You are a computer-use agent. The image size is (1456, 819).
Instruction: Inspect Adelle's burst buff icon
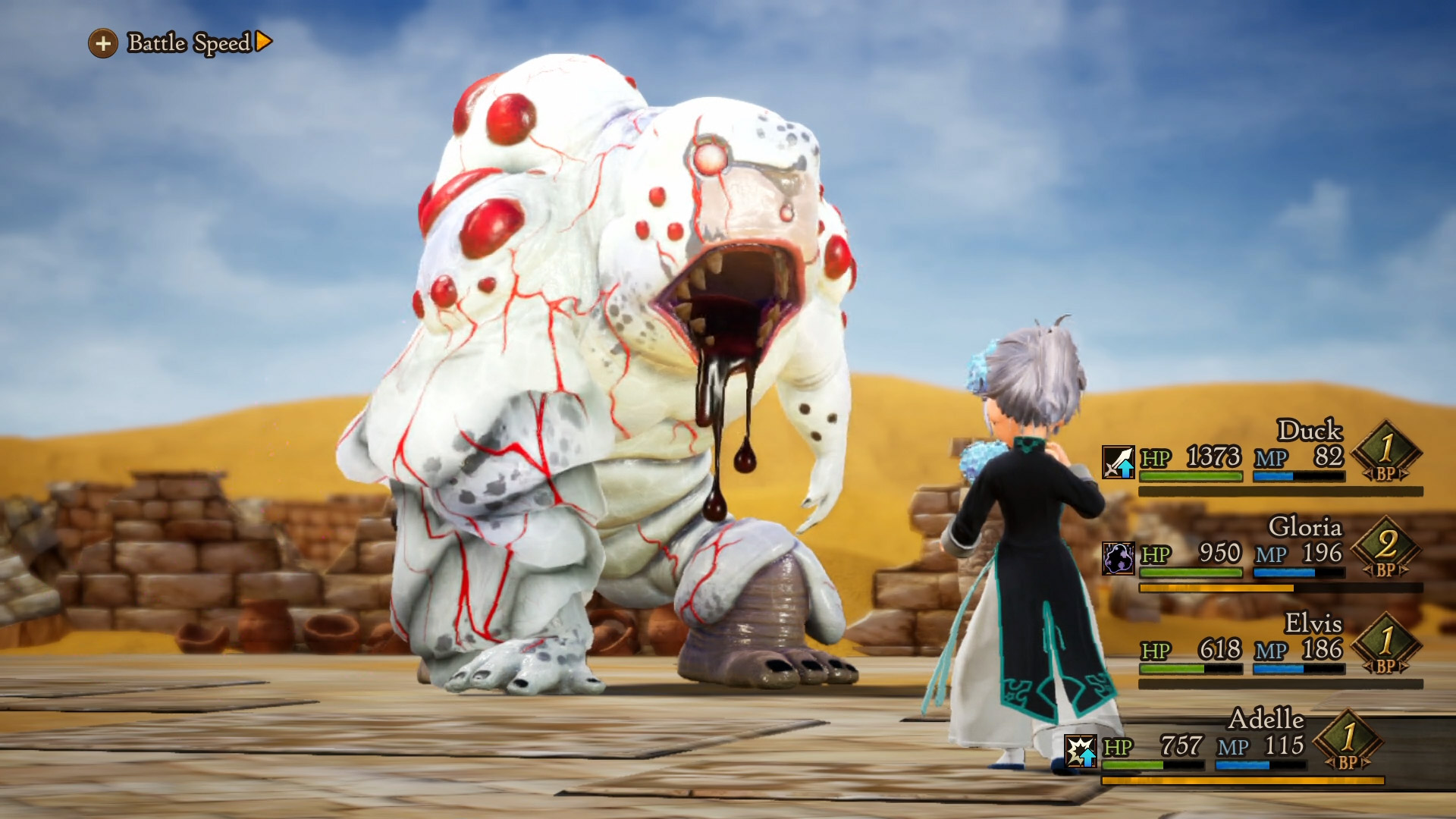1080,751
